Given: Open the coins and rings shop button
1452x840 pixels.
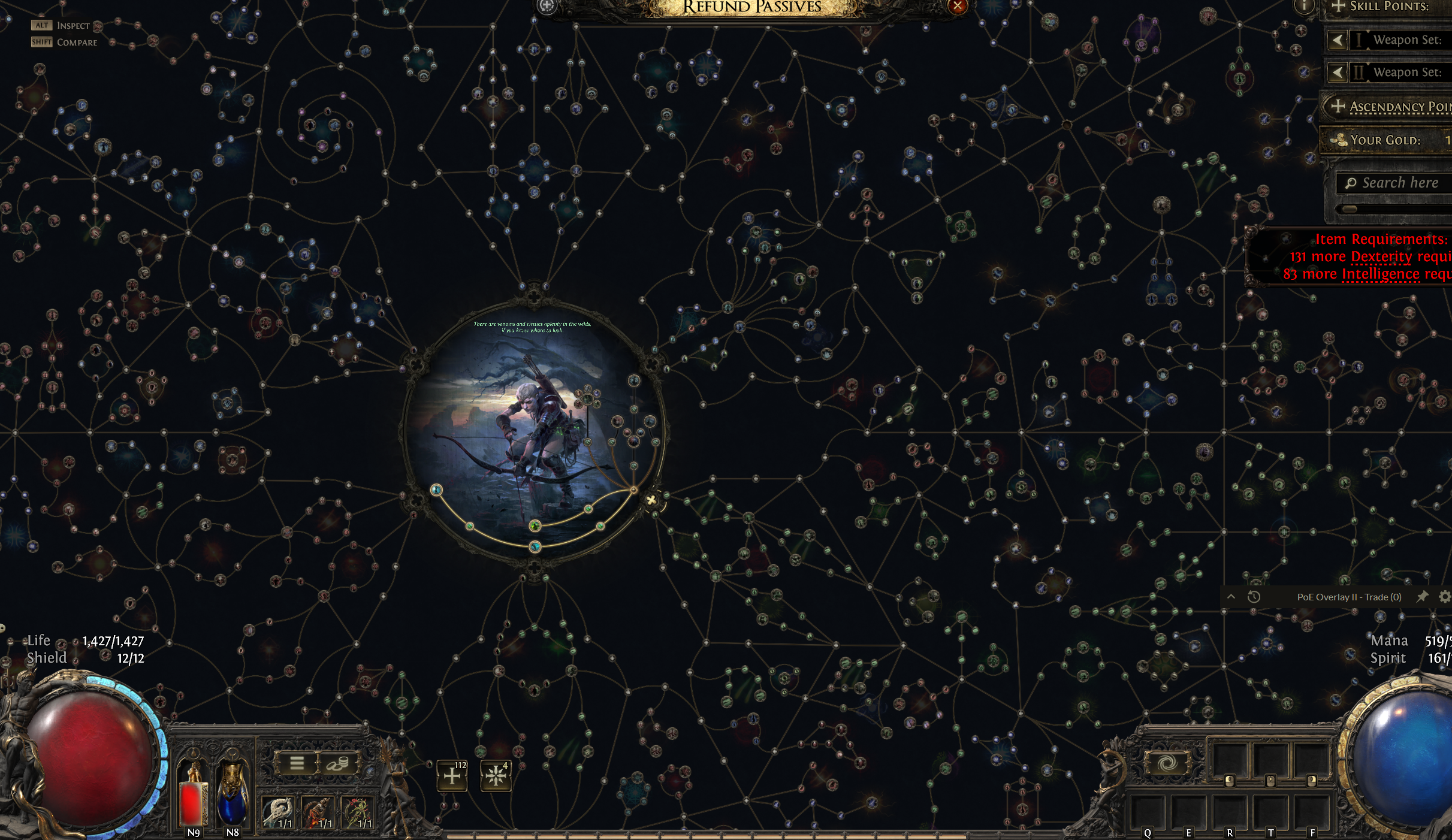Looking at the screenshot, I should (x=337, y=763).
